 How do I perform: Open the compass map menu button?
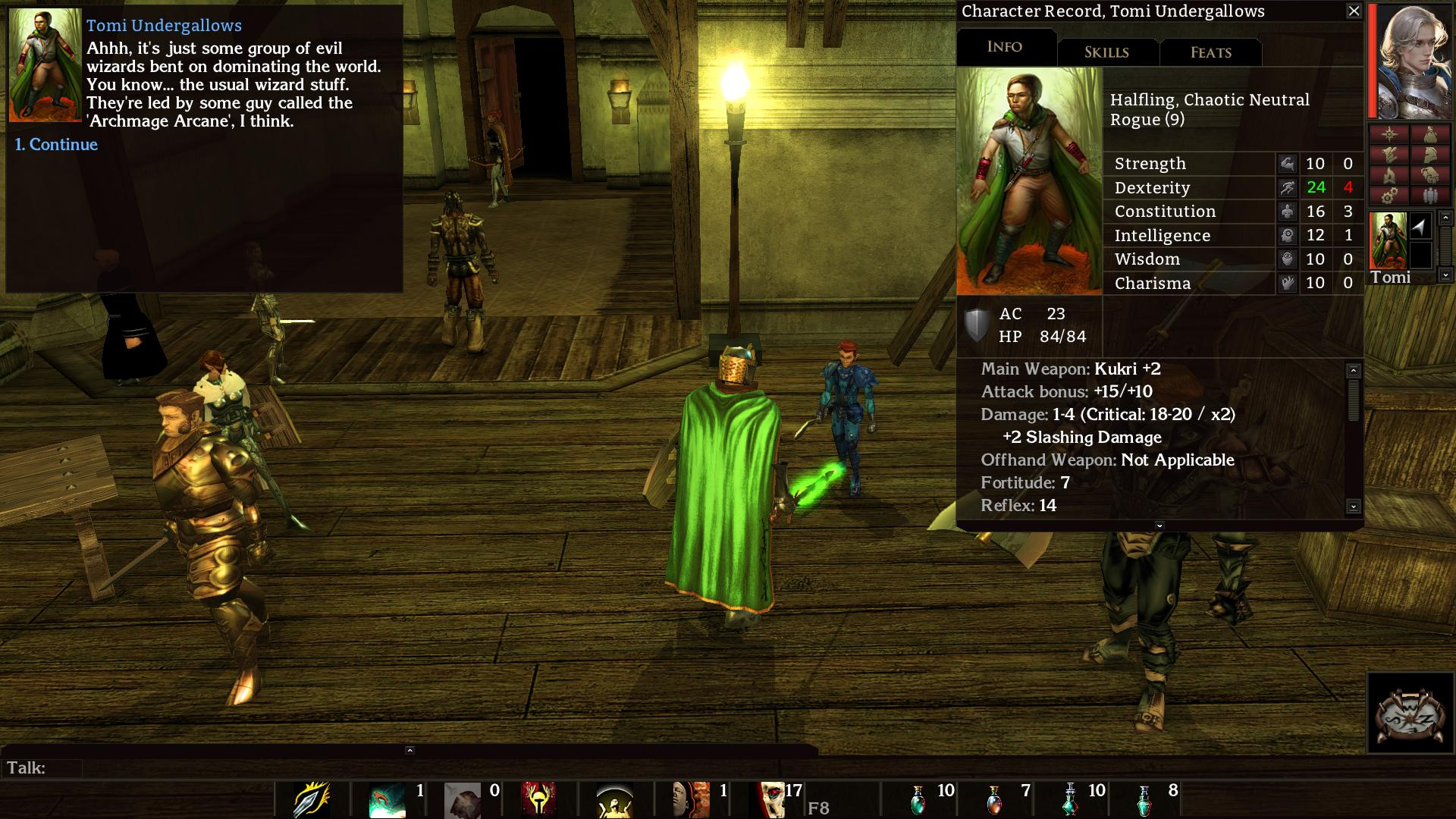[1389, 135]
